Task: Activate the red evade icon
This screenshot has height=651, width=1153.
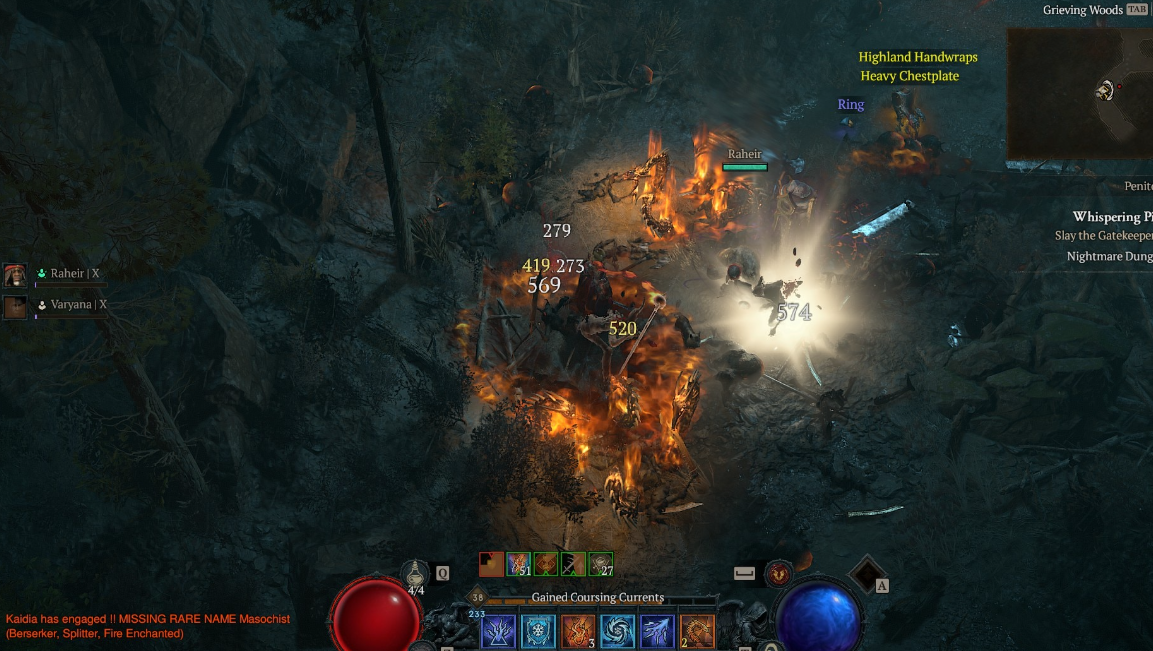Action: pyautogui.click(x=778, y=573)
